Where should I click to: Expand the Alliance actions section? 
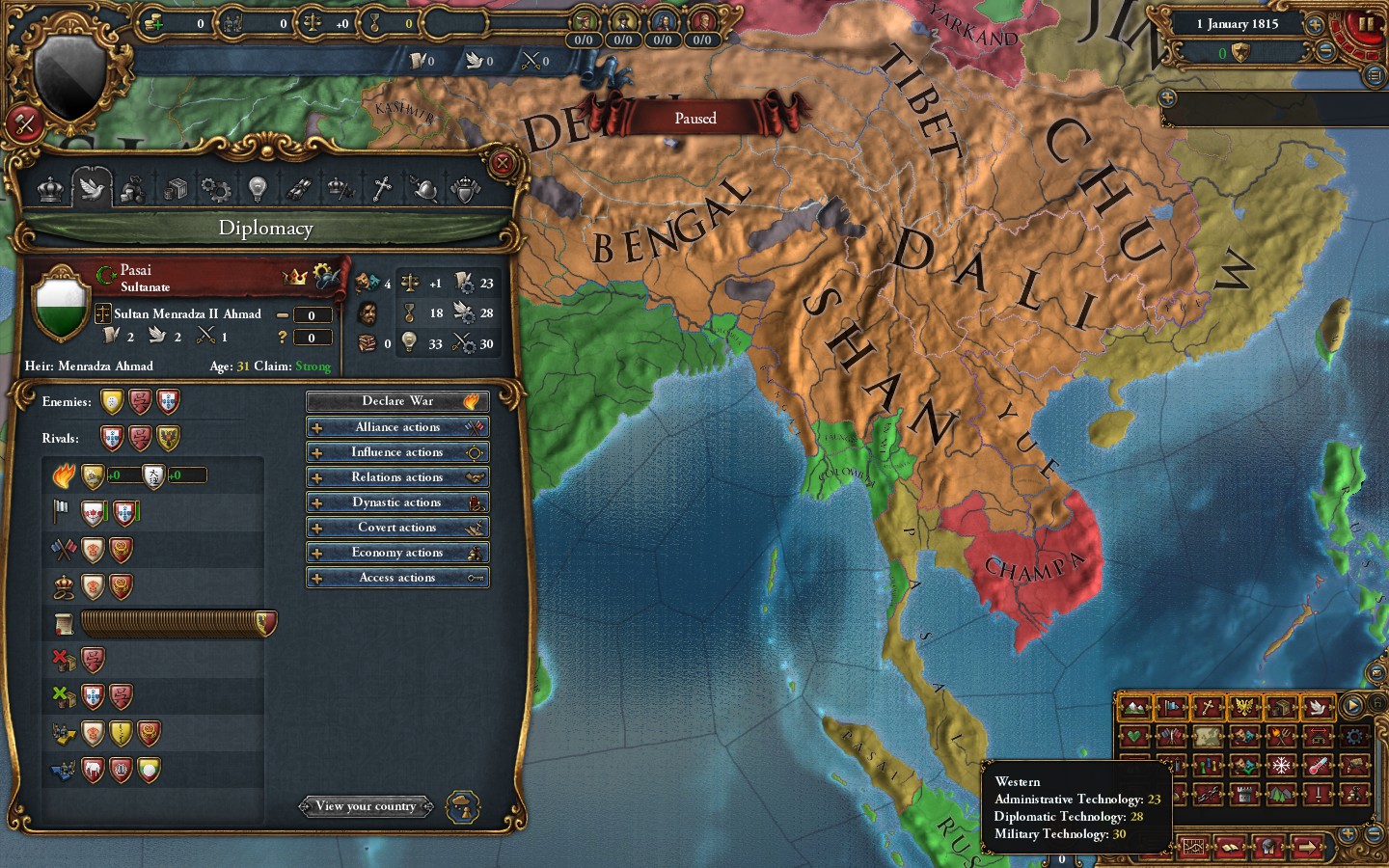(397, 426)
